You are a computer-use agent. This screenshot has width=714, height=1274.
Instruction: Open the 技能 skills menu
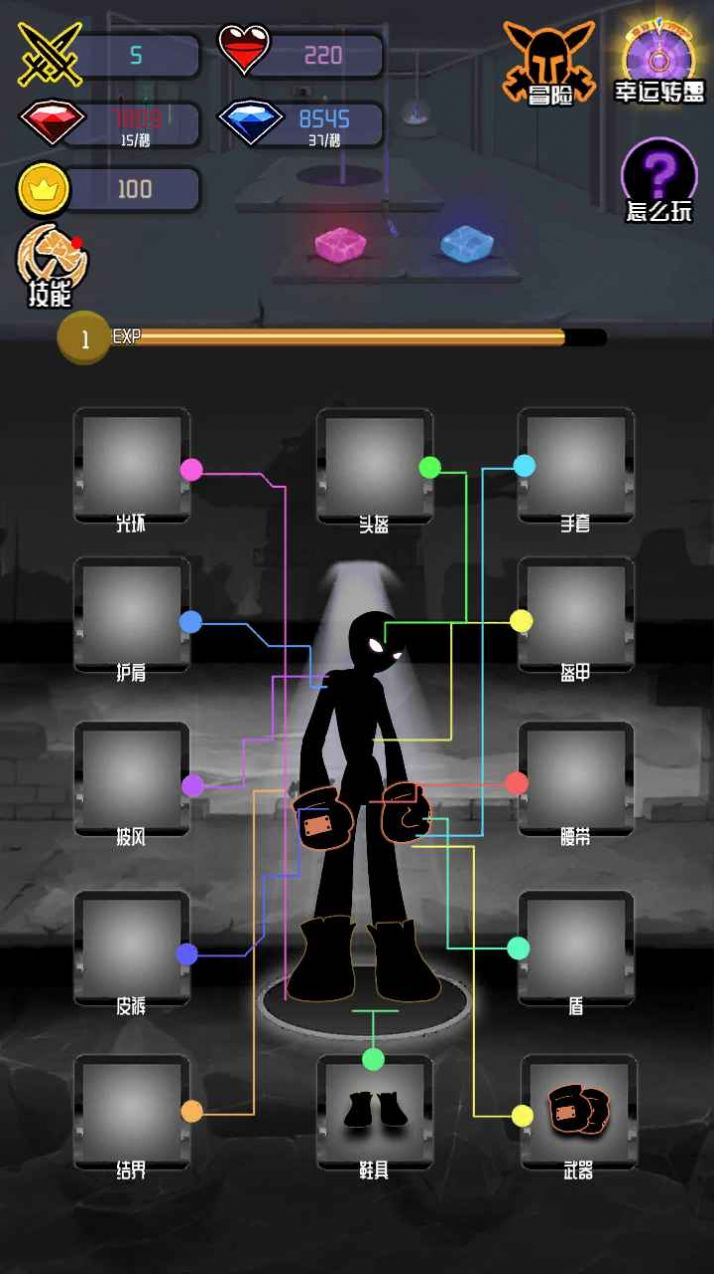(x=51, y=266)
